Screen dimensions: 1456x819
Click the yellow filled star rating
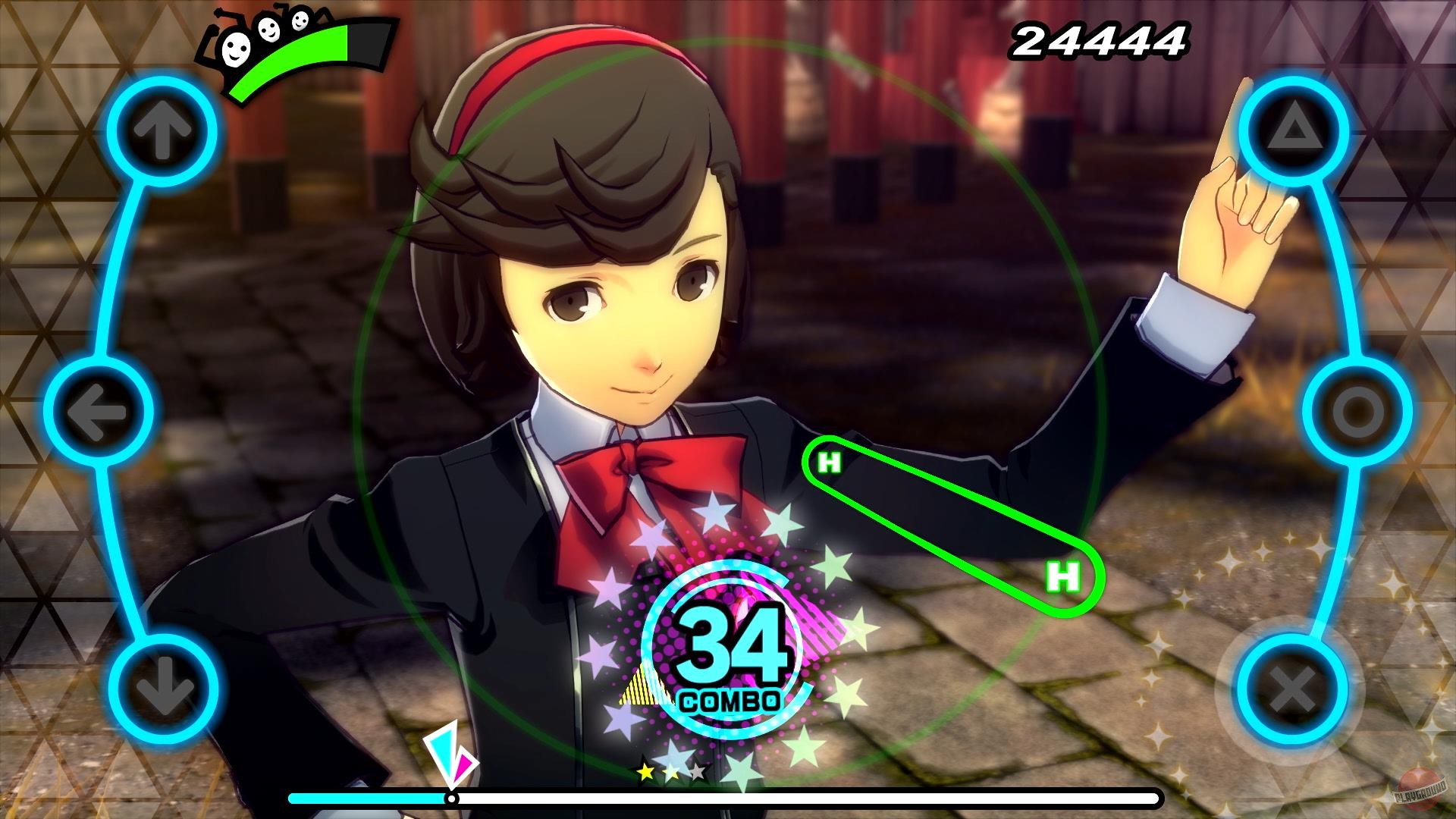[646, 772]
